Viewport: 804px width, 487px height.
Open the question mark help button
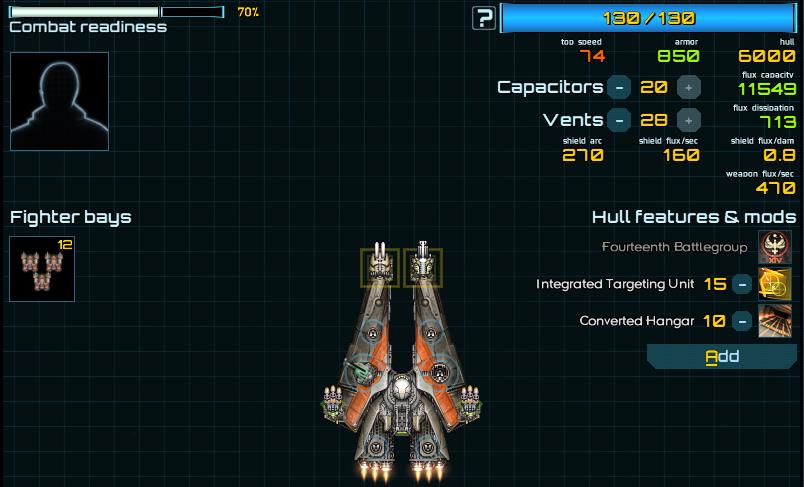tap(485, 17)
